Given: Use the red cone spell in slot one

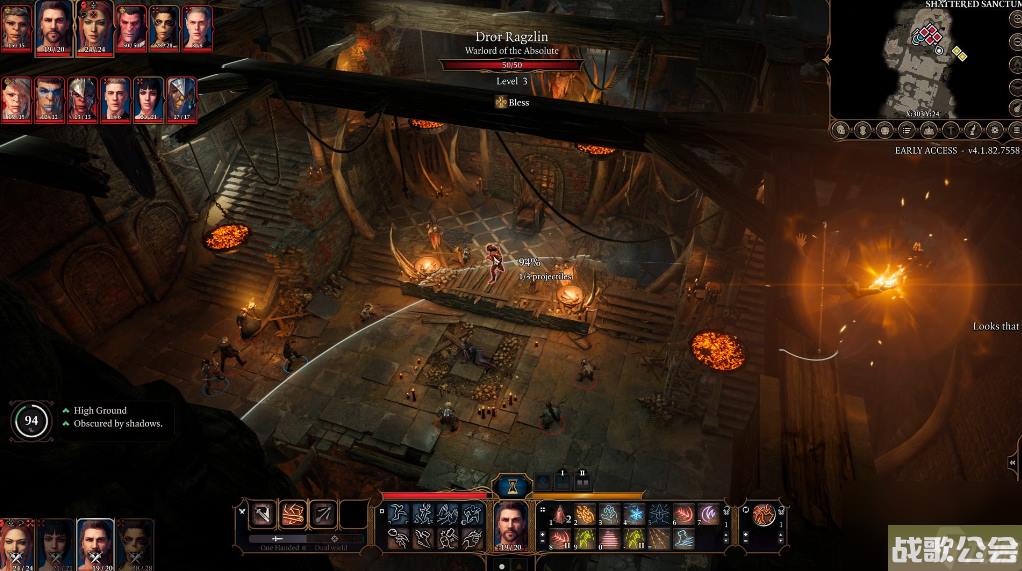Looking at the screenshot, I should [559, 514].
